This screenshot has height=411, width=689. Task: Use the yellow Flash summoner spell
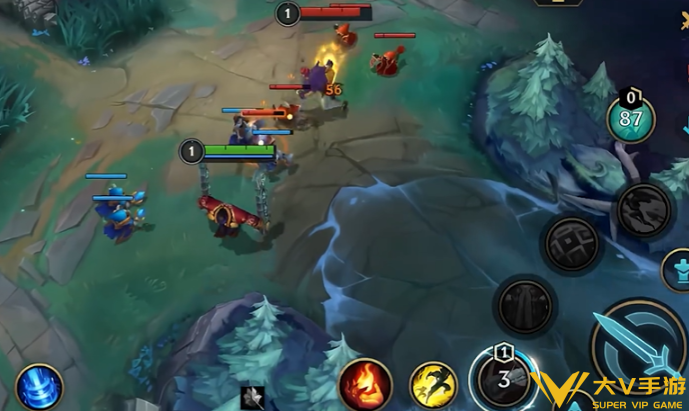click(x=434, y=385)
